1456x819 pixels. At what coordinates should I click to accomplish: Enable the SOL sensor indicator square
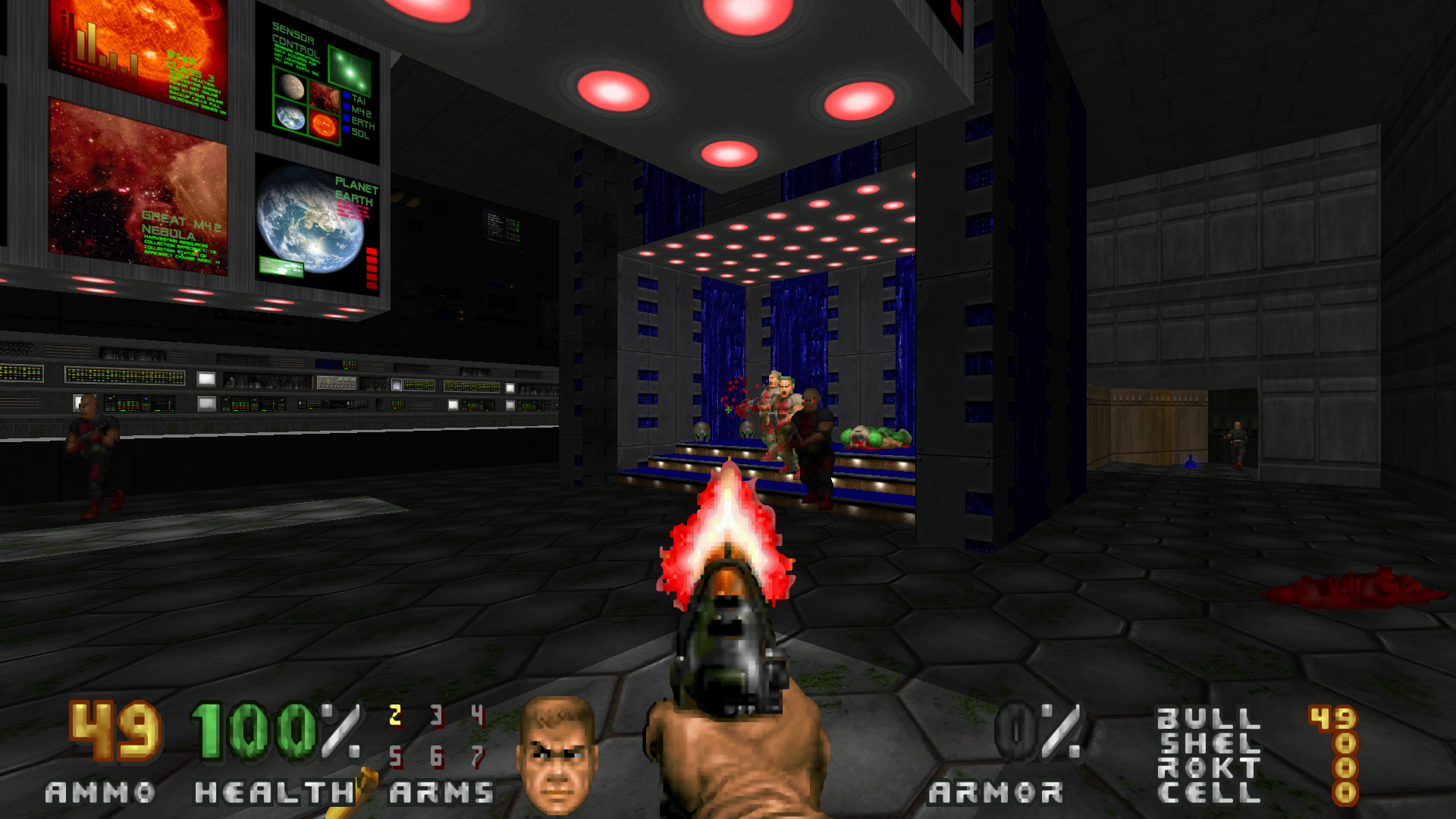coord(347,129)
